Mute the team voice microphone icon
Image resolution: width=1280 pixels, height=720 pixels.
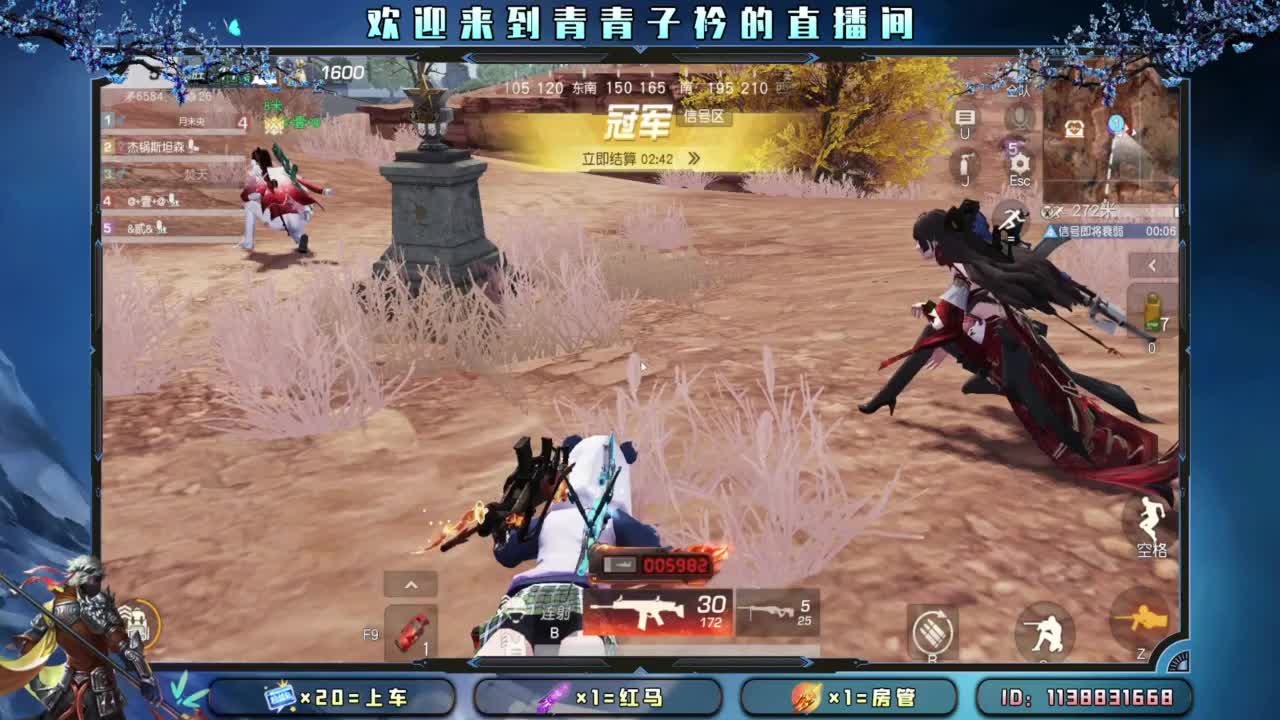[1018, 116]
